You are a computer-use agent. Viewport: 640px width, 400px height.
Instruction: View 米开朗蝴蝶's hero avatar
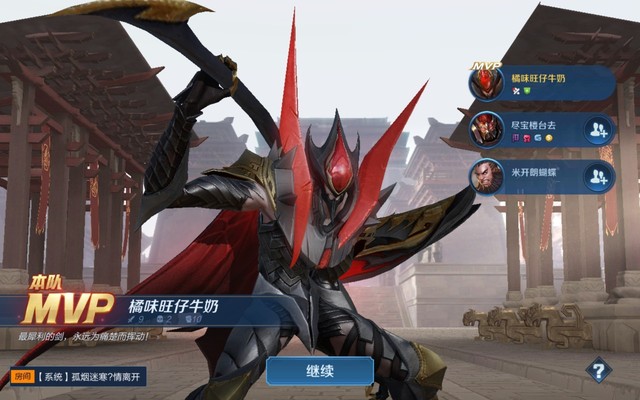(487, 177)
